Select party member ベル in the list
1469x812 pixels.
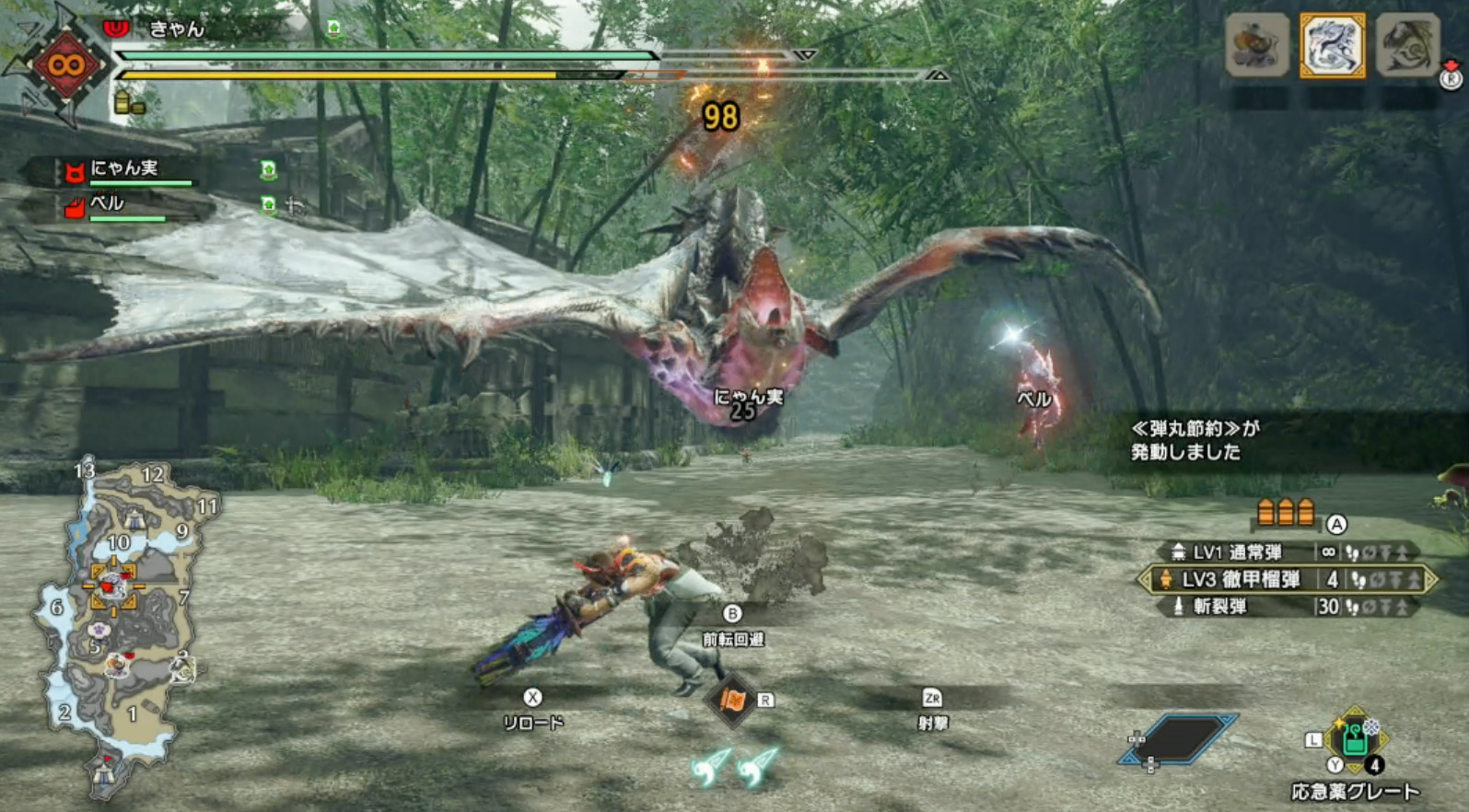108,203
